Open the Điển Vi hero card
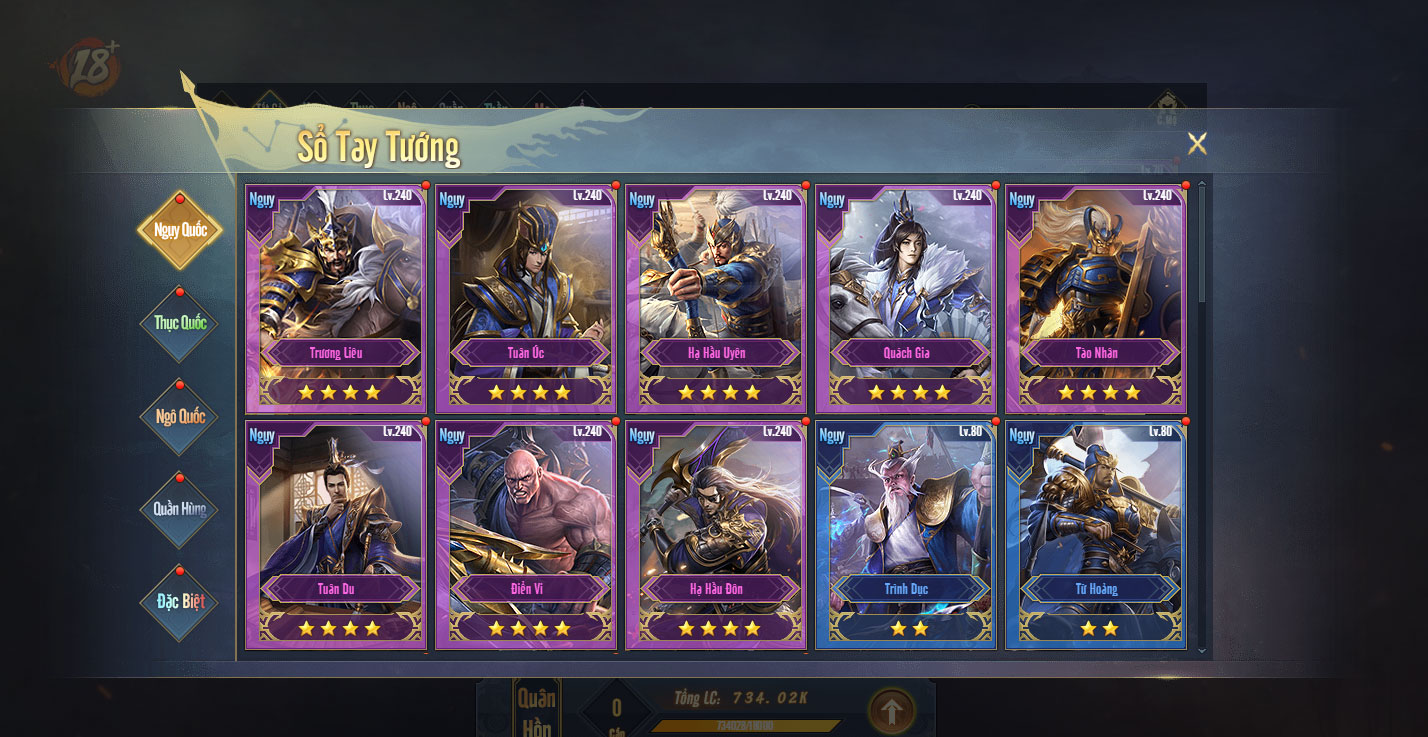 [526, 533]
